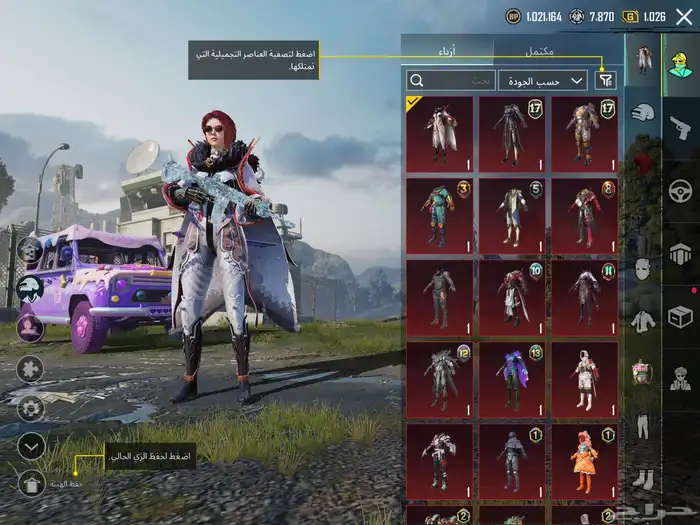Save current outfit with the bottom-left save button

tap(31, 484)
